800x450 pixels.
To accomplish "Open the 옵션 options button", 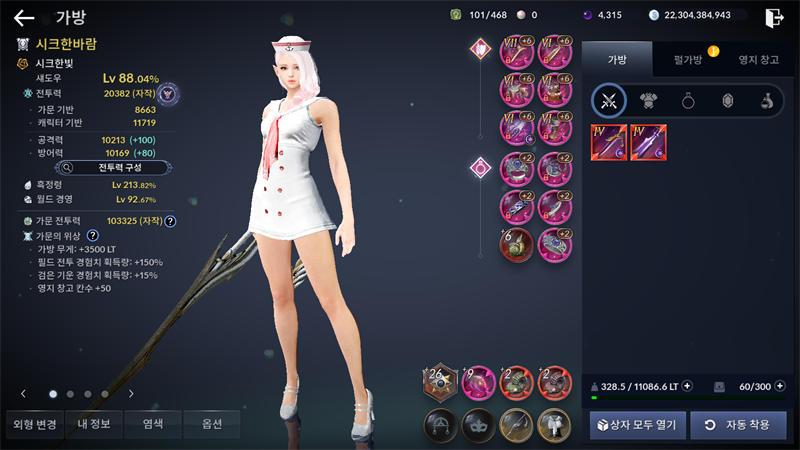I will coord(211,424).
